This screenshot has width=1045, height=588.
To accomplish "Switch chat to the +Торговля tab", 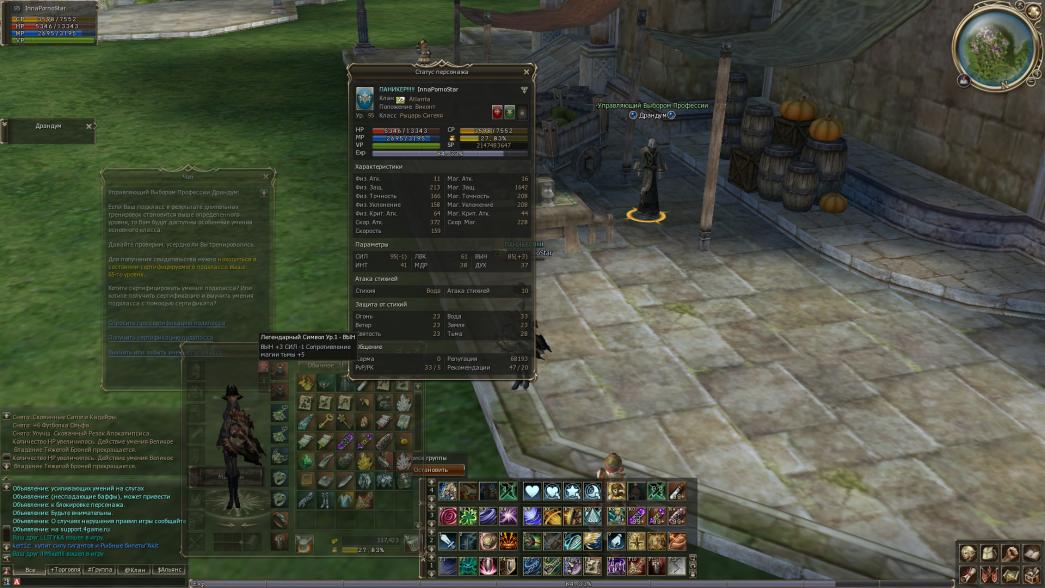I will [x=66, y=569].
